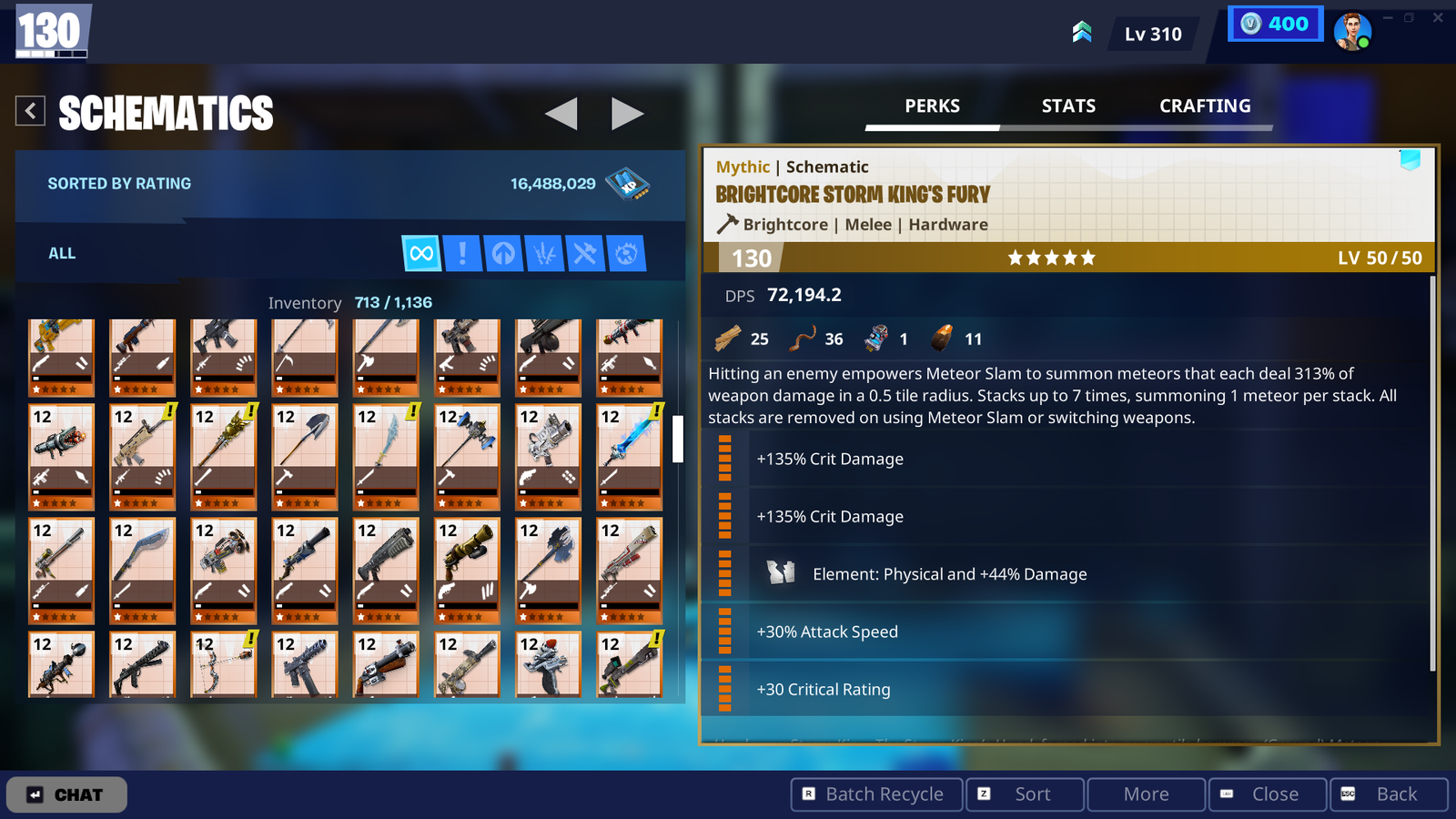The width and height of the screenshot is (1456, 819).
Task: Open the CRAFTING tab
Action: (1205, 106)
